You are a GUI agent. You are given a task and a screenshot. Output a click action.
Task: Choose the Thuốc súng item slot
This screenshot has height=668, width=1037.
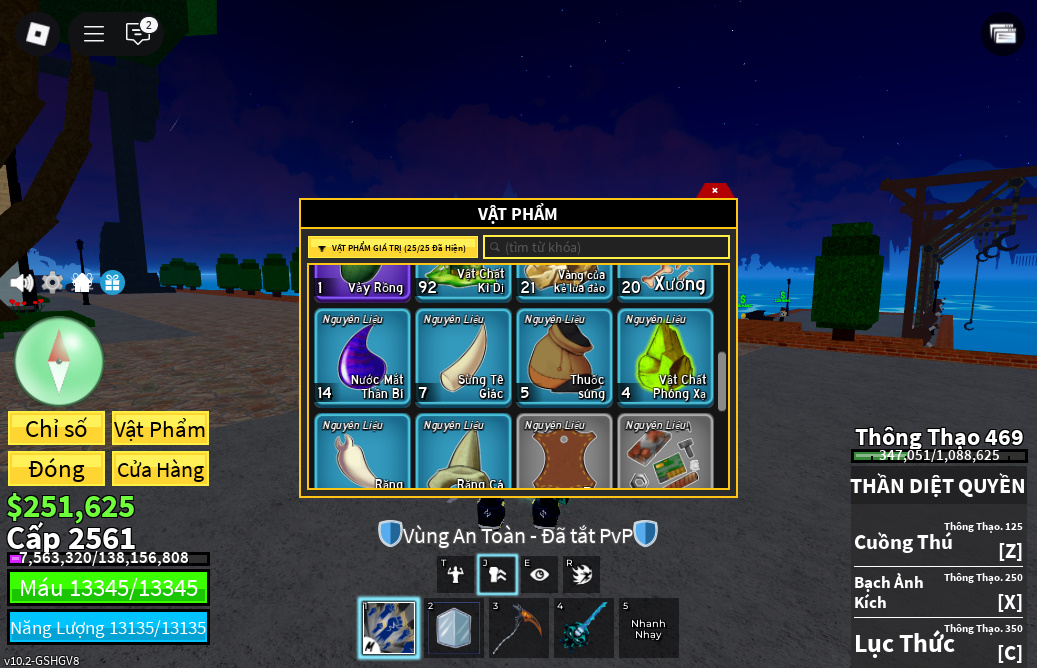(564, 355)
